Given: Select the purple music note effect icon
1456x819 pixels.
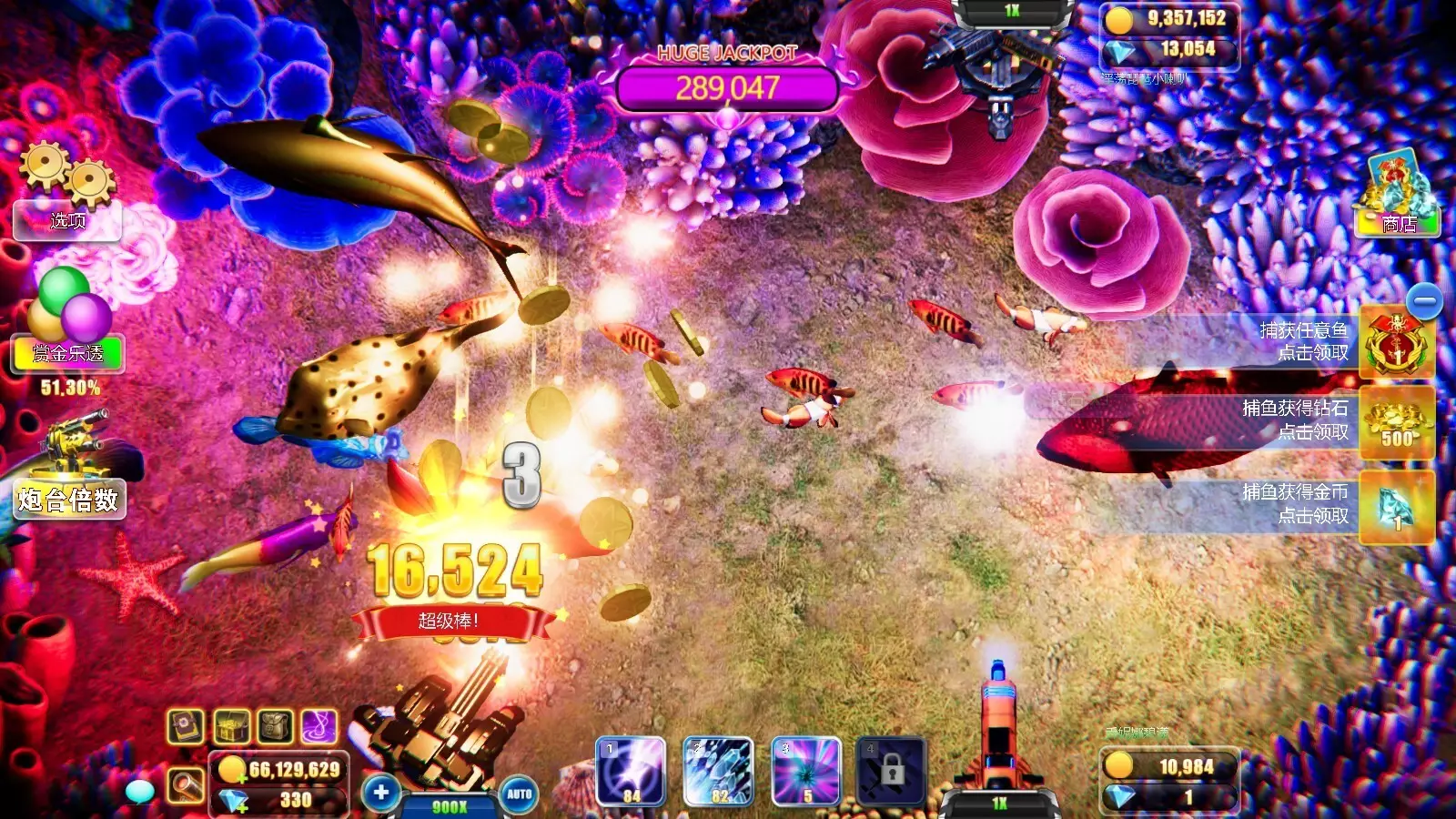Looking at the screenshot, I should tap(318, 728).
